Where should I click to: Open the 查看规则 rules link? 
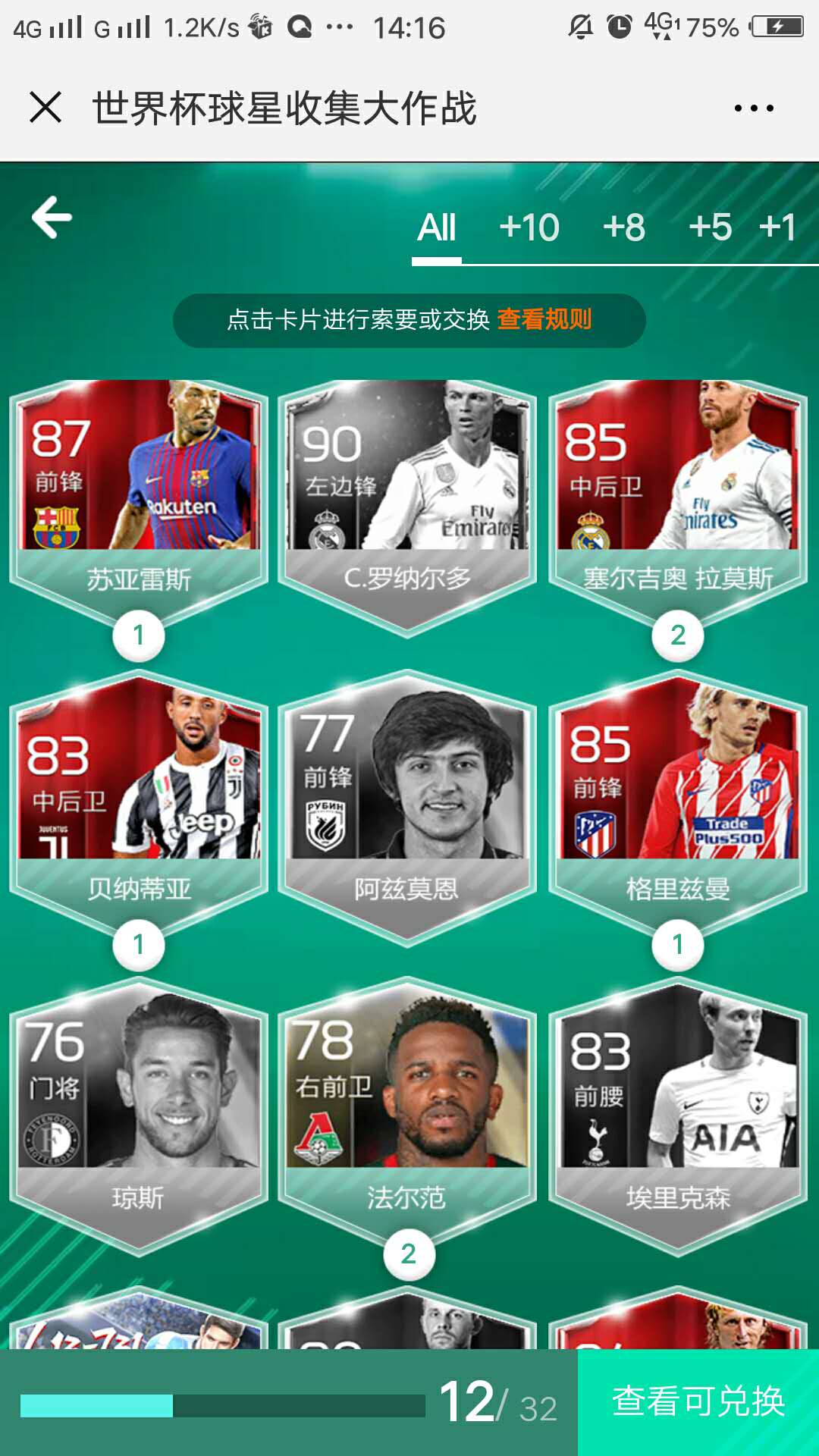click(x=544, y=319)
